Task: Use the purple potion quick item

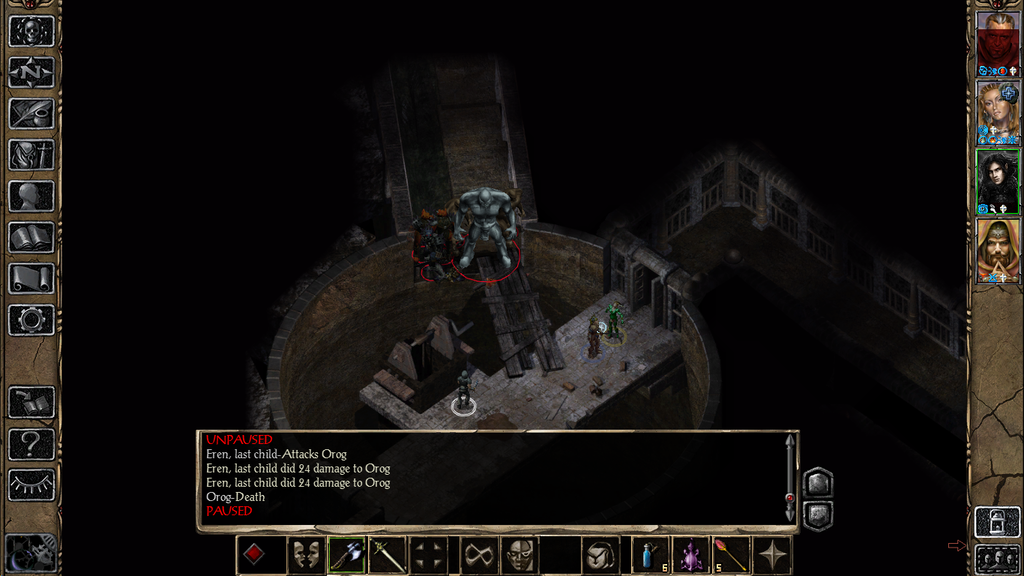Action: pos(691,555)
